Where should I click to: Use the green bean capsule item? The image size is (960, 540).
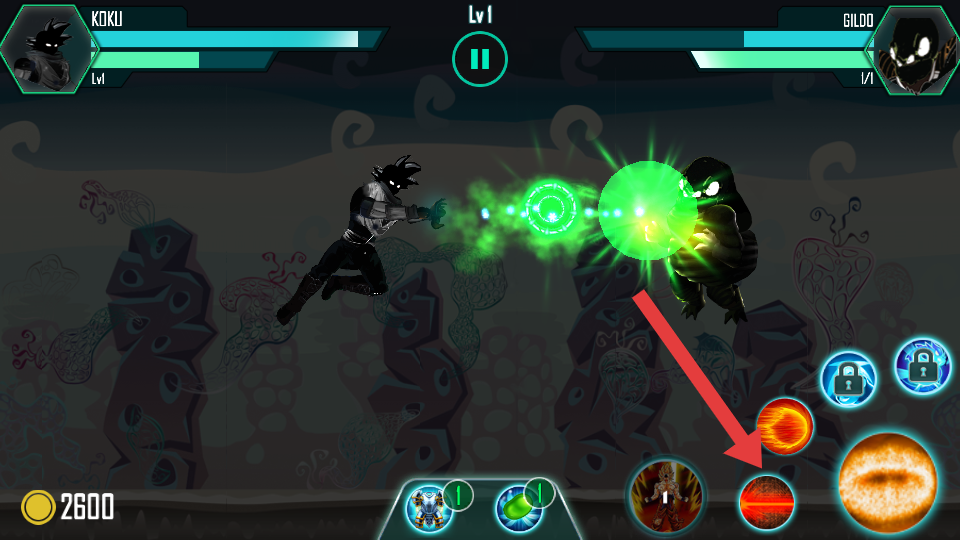tap(518, 508)
